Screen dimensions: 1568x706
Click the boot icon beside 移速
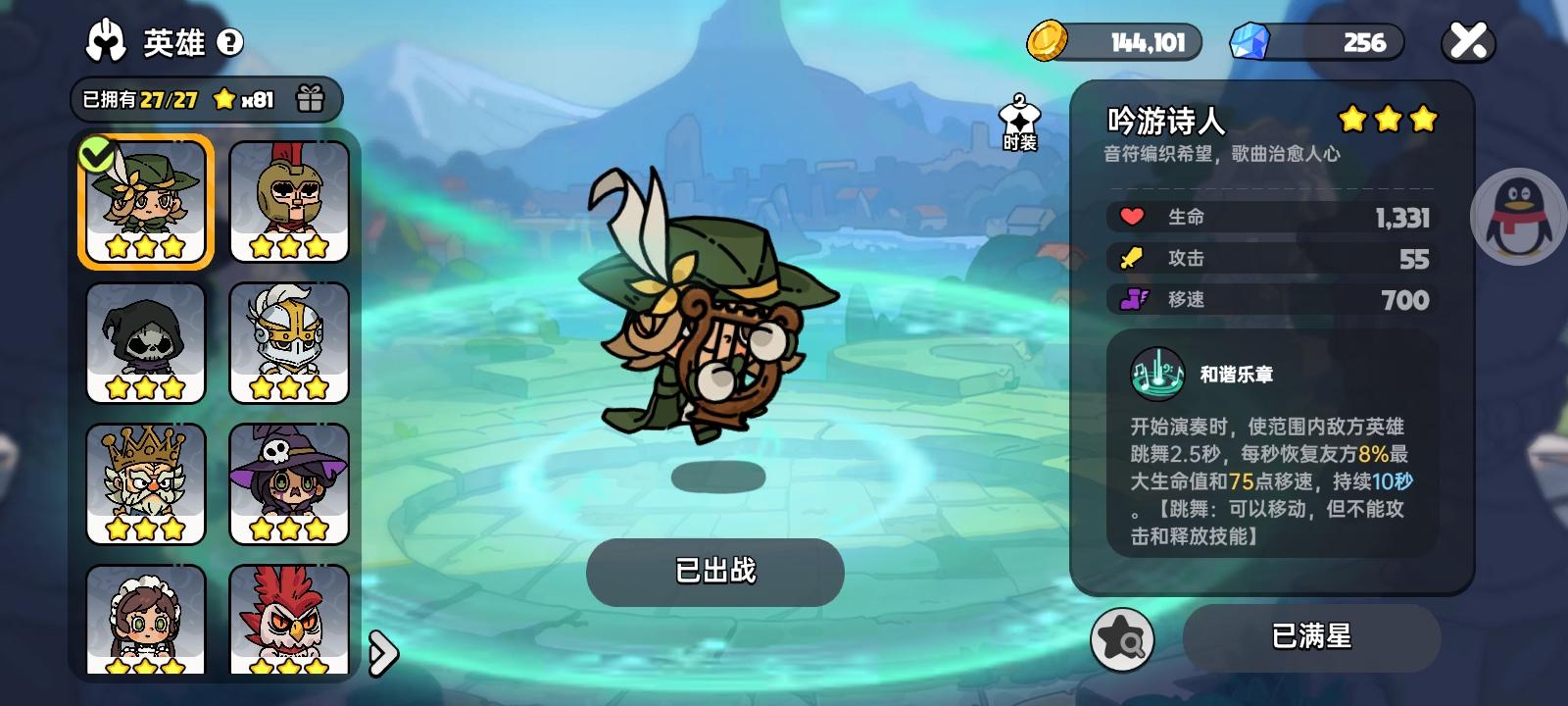(x=1132, y=300)
